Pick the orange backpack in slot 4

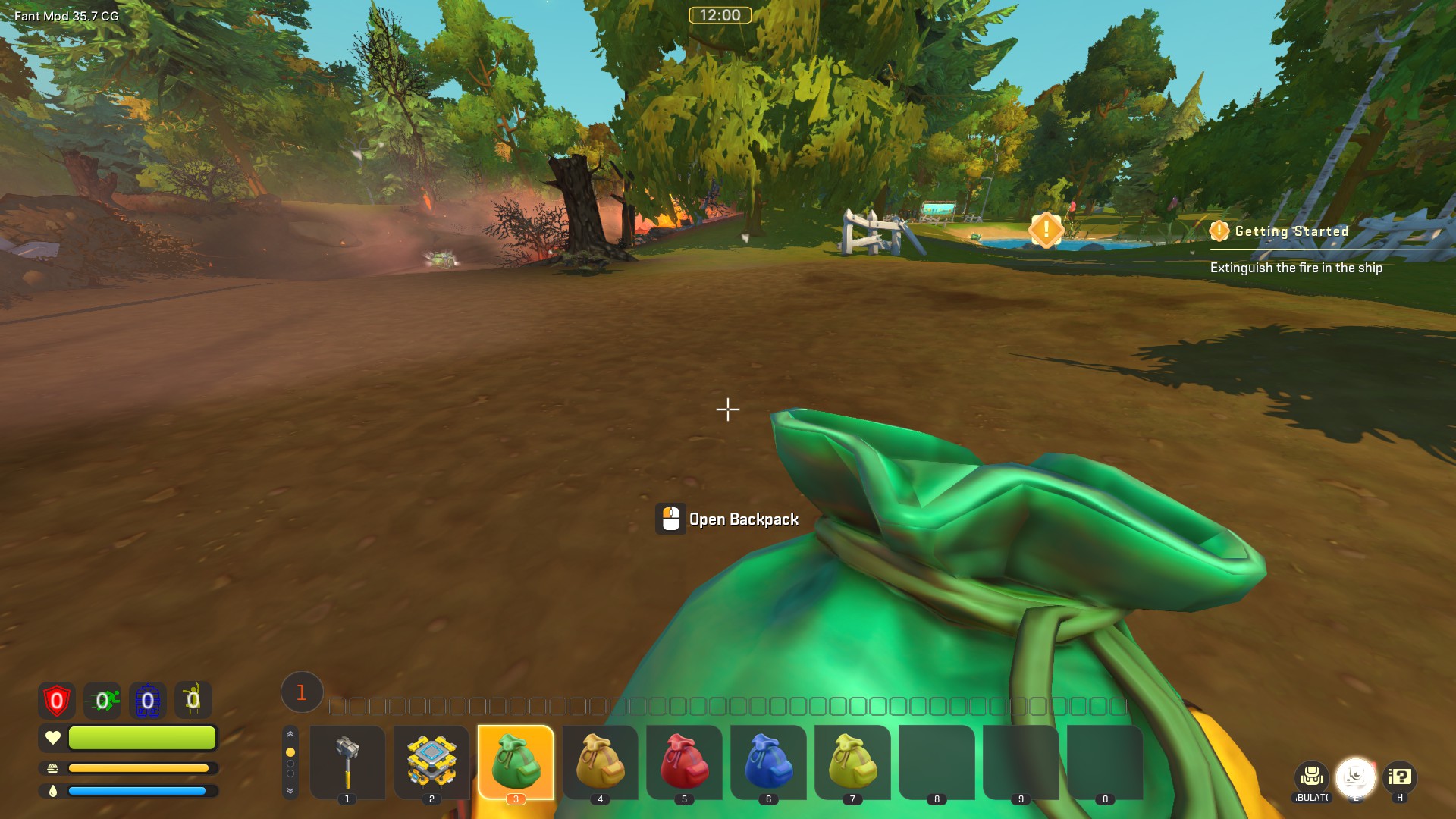[x=600, y=761]
